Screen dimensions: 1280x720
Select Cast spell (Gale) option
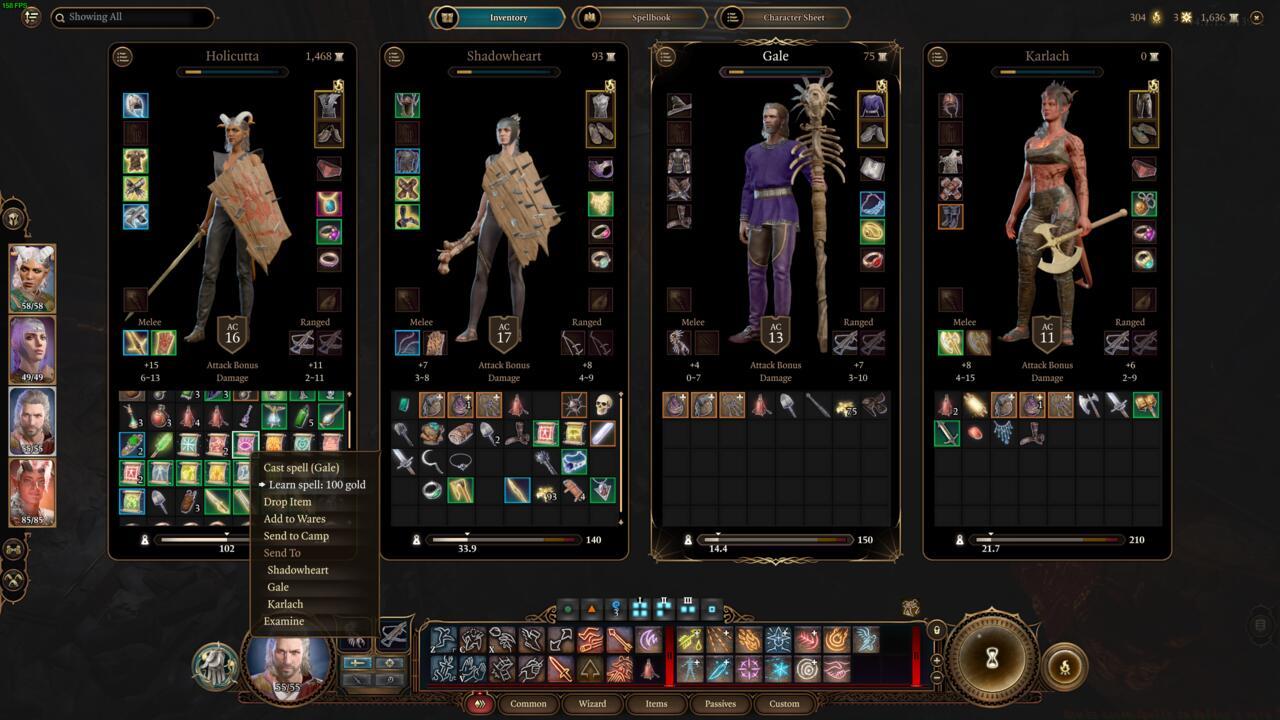click(x=301, y=468)
